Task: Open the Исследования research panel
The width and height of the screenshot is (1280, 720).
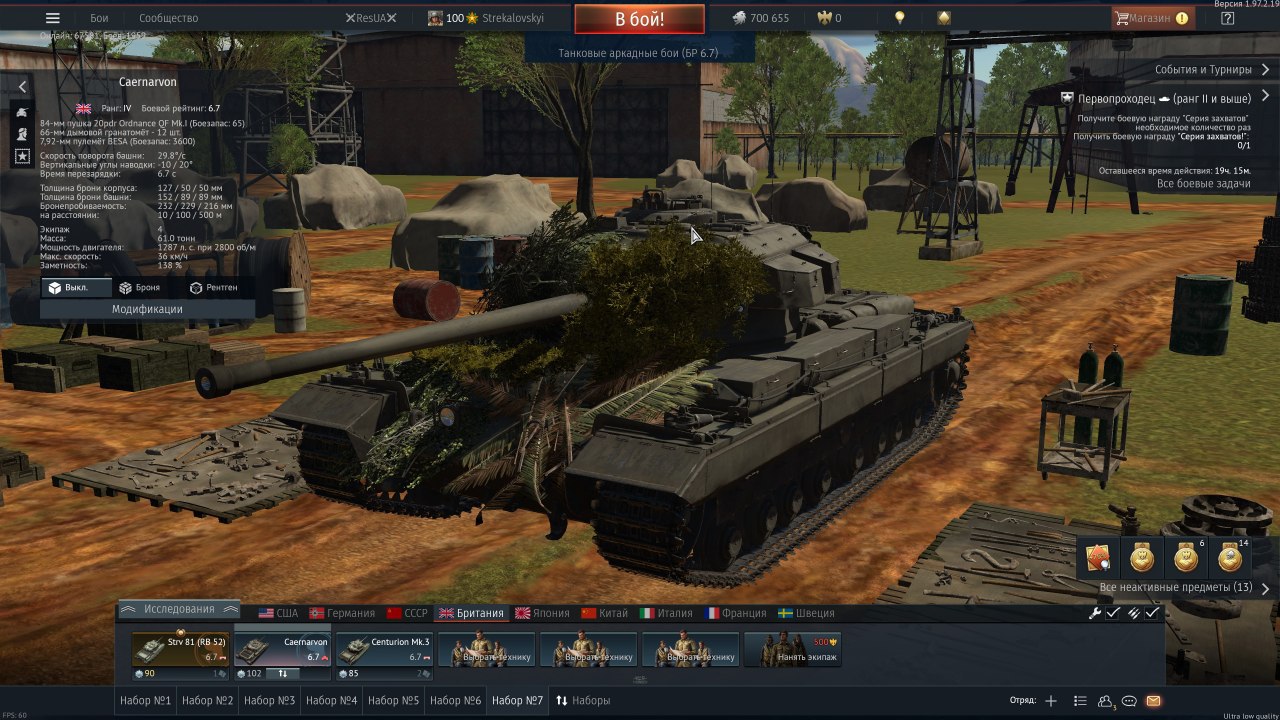Action: coord(179,609)
